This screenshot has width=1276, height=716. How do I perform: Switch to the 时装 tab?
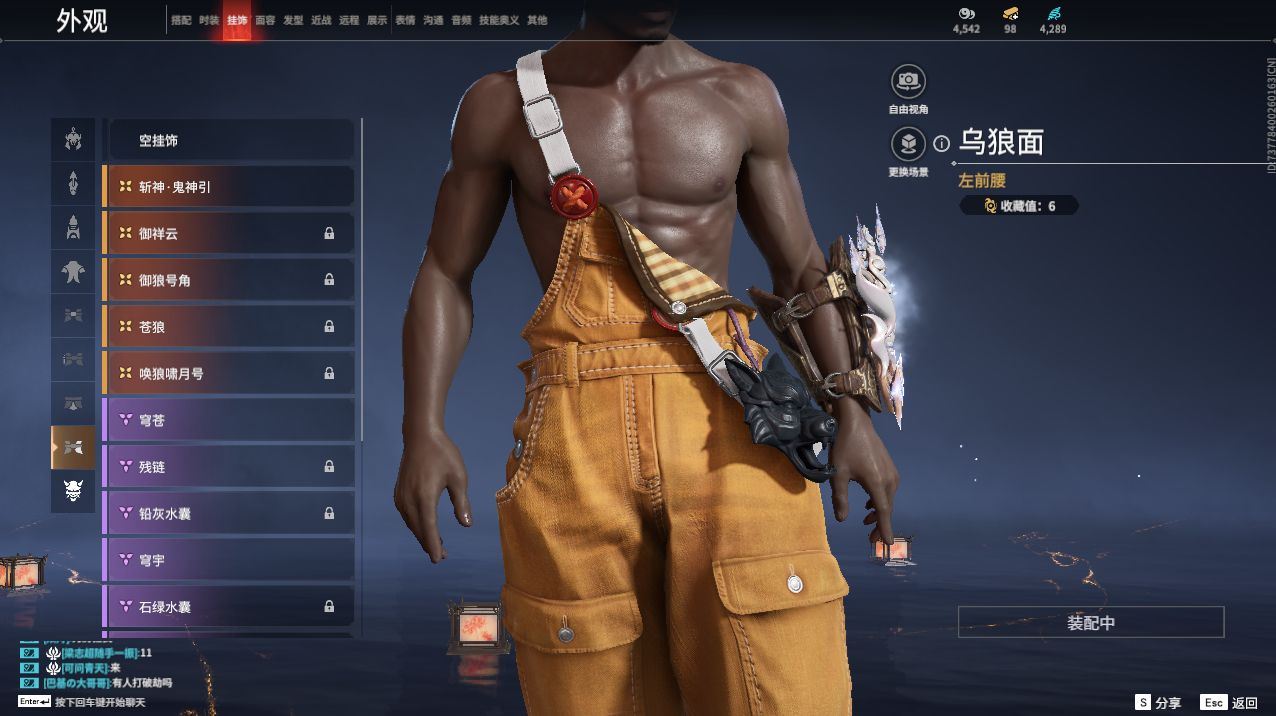[x=209, y=20]
